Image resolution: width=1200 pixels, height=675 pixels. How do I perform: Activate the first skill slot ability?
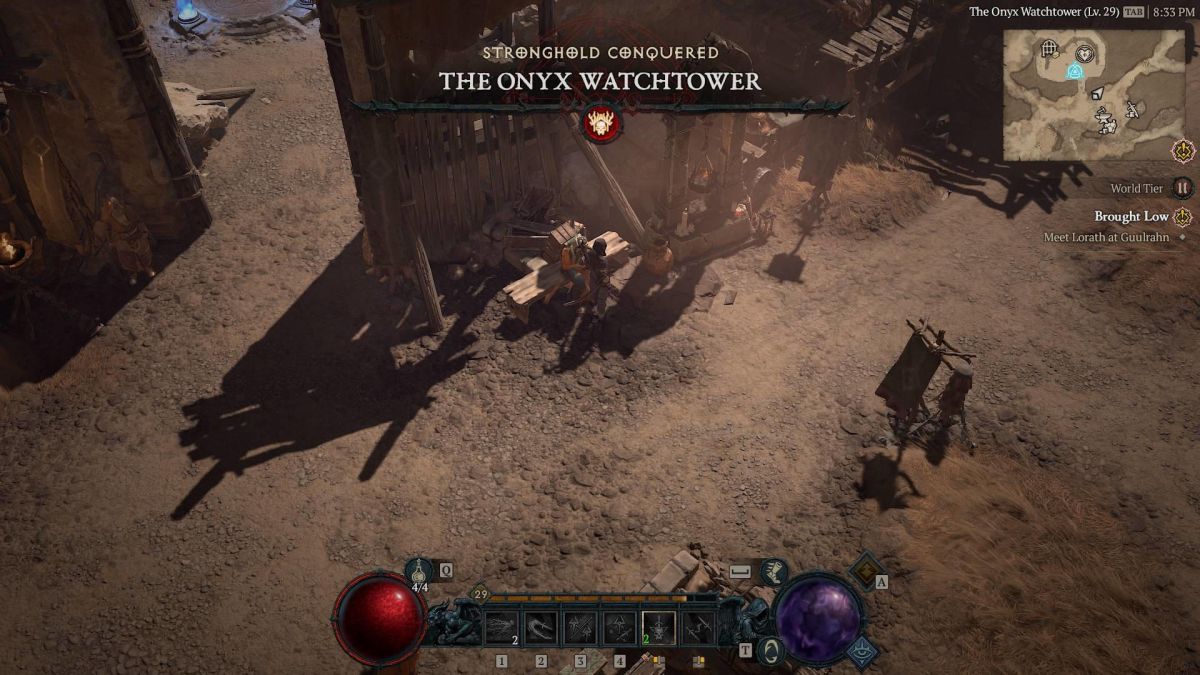coord(502,628)
